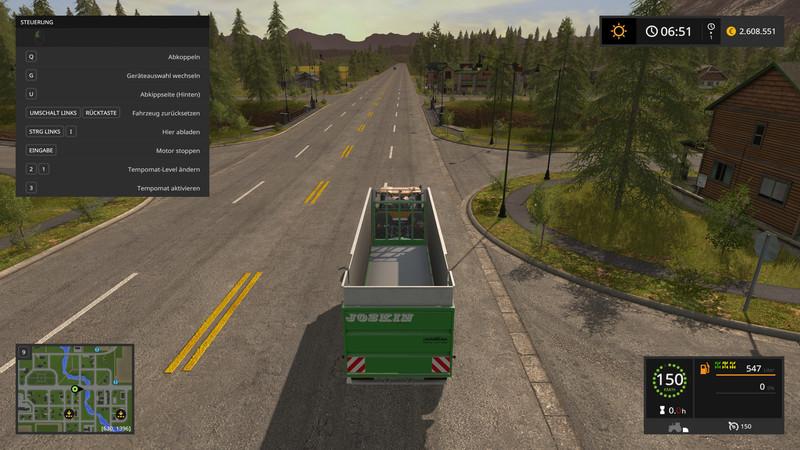Image resolution: width=800 pixels, height=450 pixels.
Task: Click the circular speedometer gauge
Action: pos(669,380)
